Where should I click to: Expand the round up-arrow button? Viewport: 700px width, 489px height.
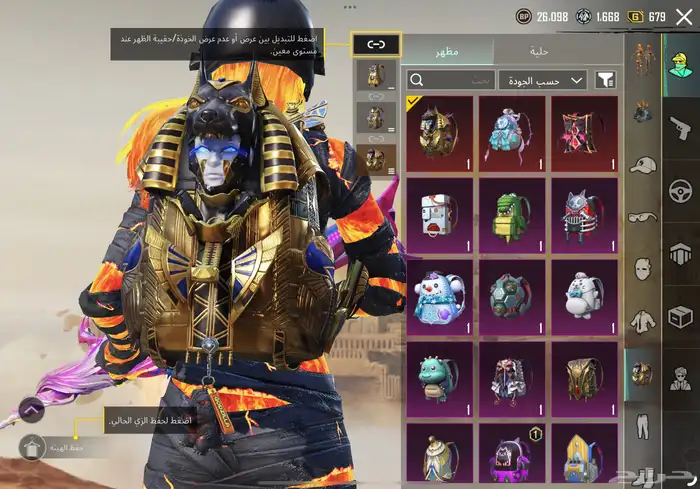31,408
